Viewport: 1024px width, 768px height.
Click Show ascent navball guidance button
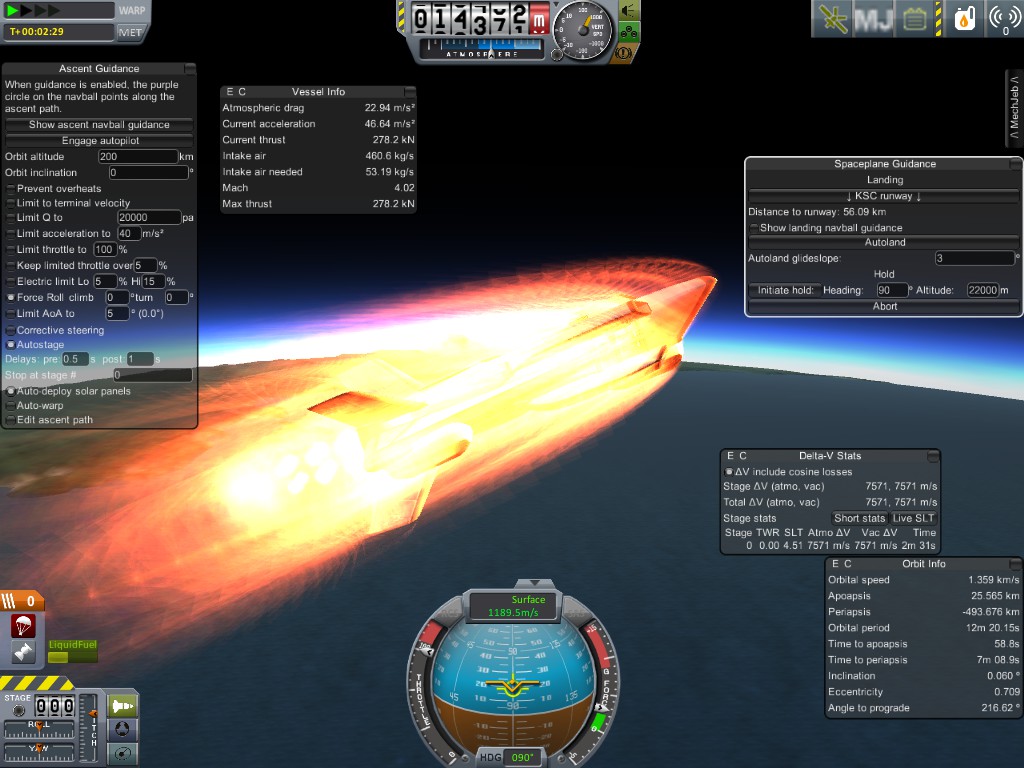point(99,125)
